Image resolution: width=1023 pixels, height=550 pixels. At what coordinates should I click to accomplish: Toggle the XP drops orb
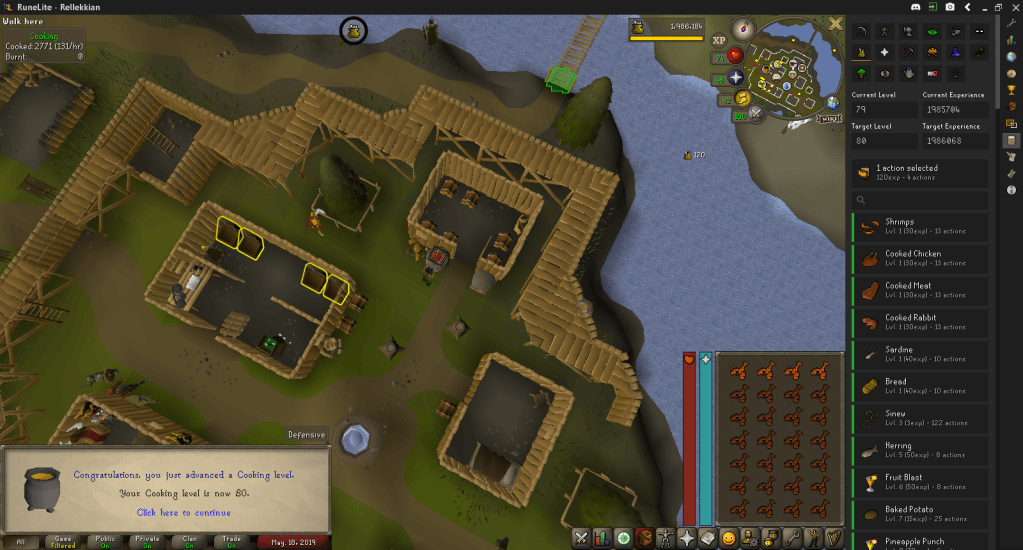719,41
